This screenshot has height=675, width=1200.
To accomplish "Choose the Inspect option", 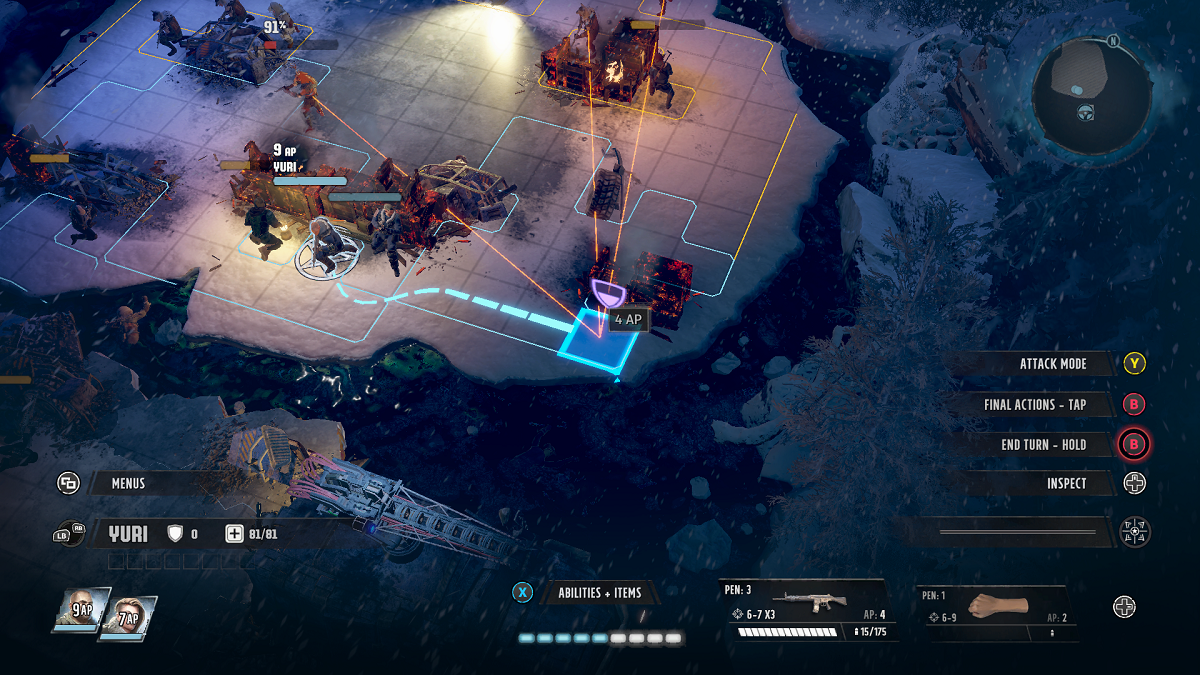I will pos(1066,484).
